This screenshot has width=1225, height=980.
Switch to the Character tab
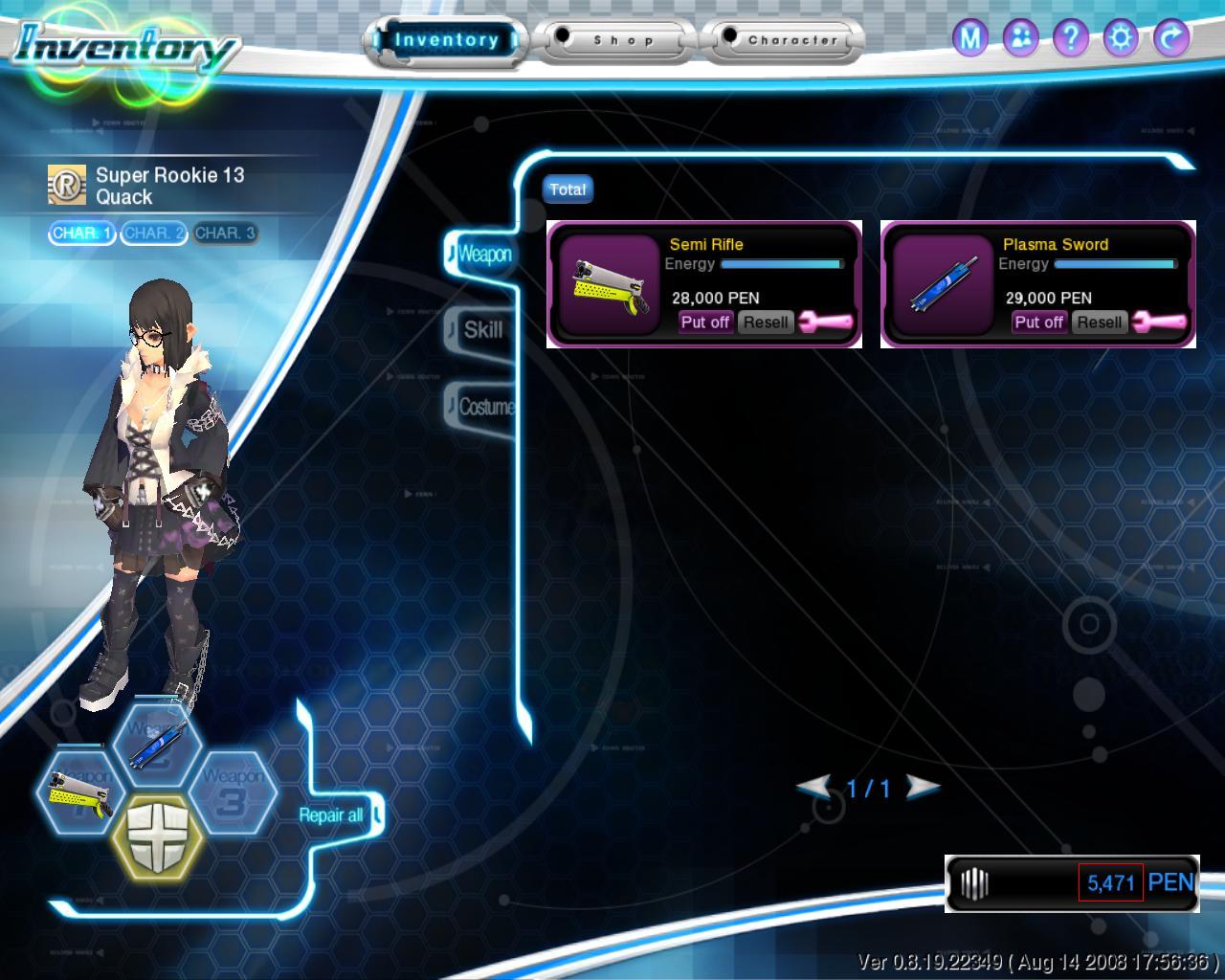point(785,41)
